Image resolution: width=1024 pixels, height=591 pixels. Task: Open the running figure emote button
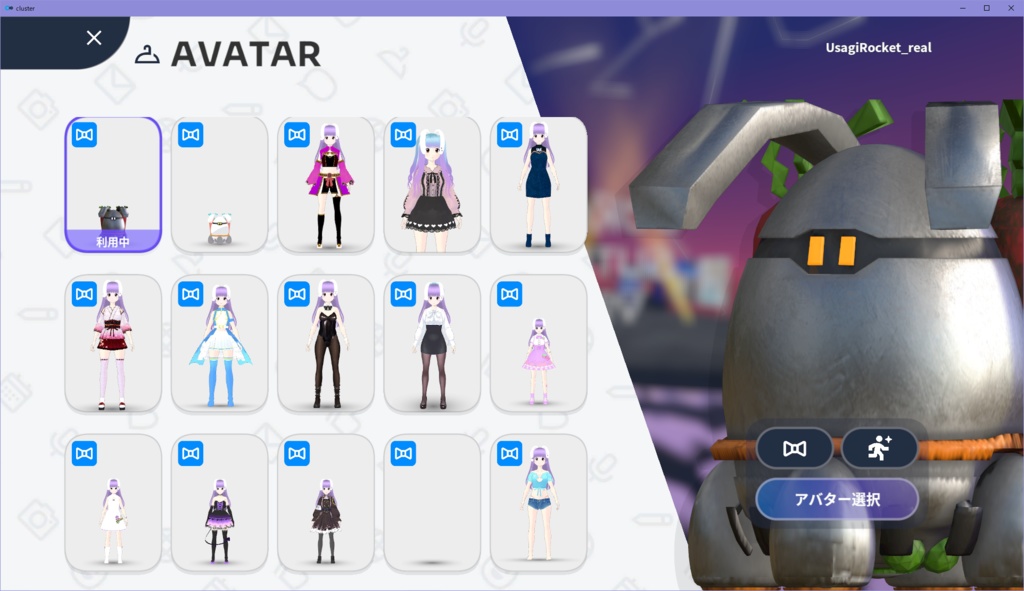pyautogui.click(x=880, y=448)
